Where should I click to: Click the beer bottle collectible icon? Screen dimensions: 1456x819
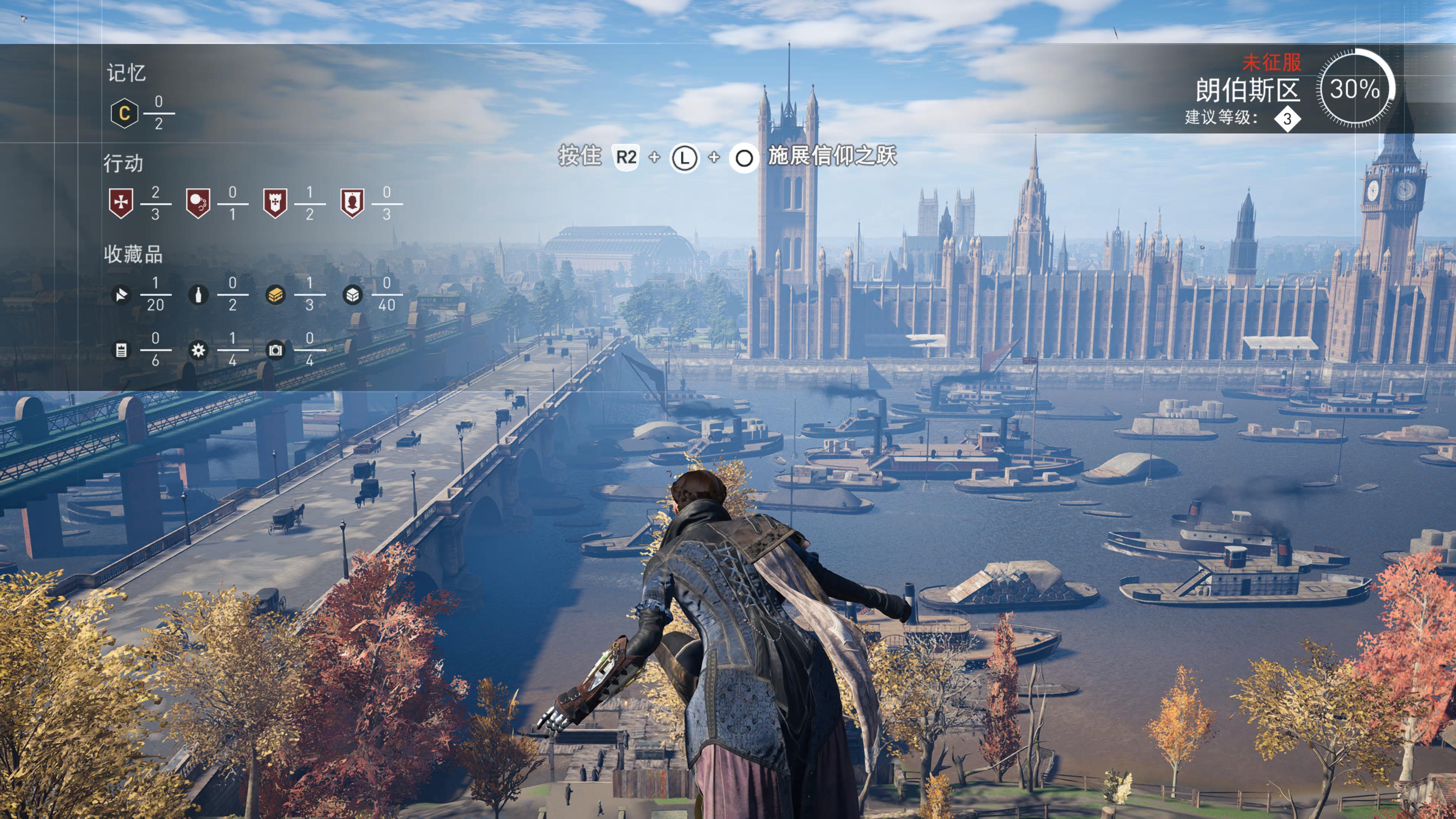click(198, 295)
